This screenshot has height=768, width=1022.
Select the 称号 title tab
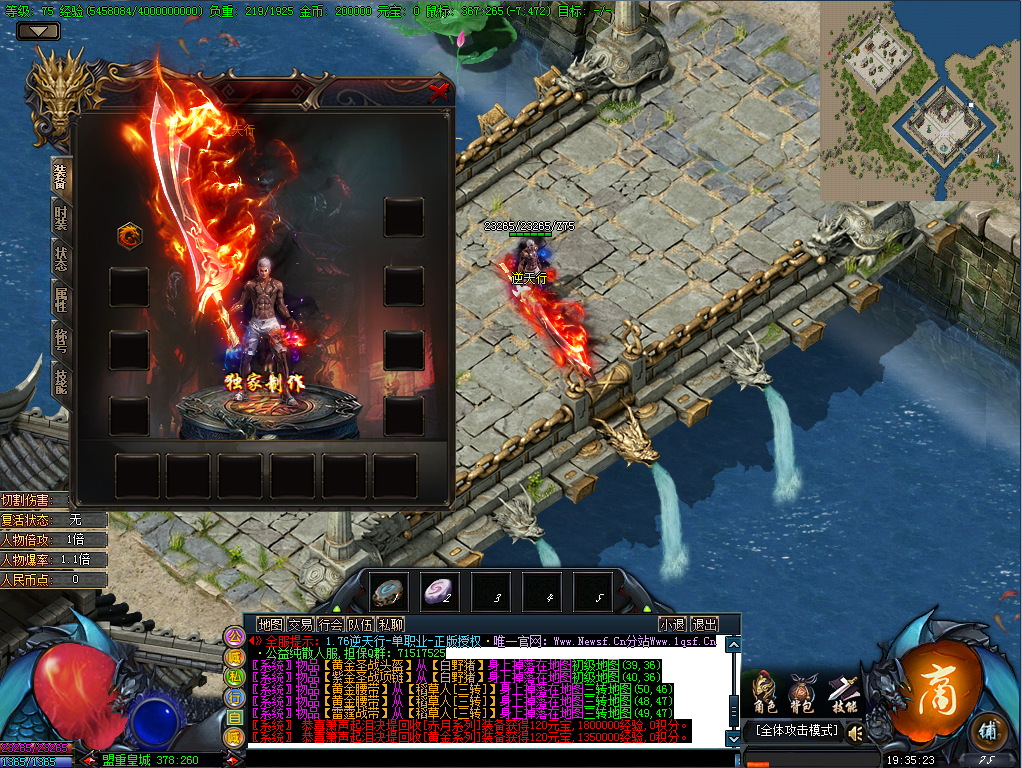pos(61,340)
